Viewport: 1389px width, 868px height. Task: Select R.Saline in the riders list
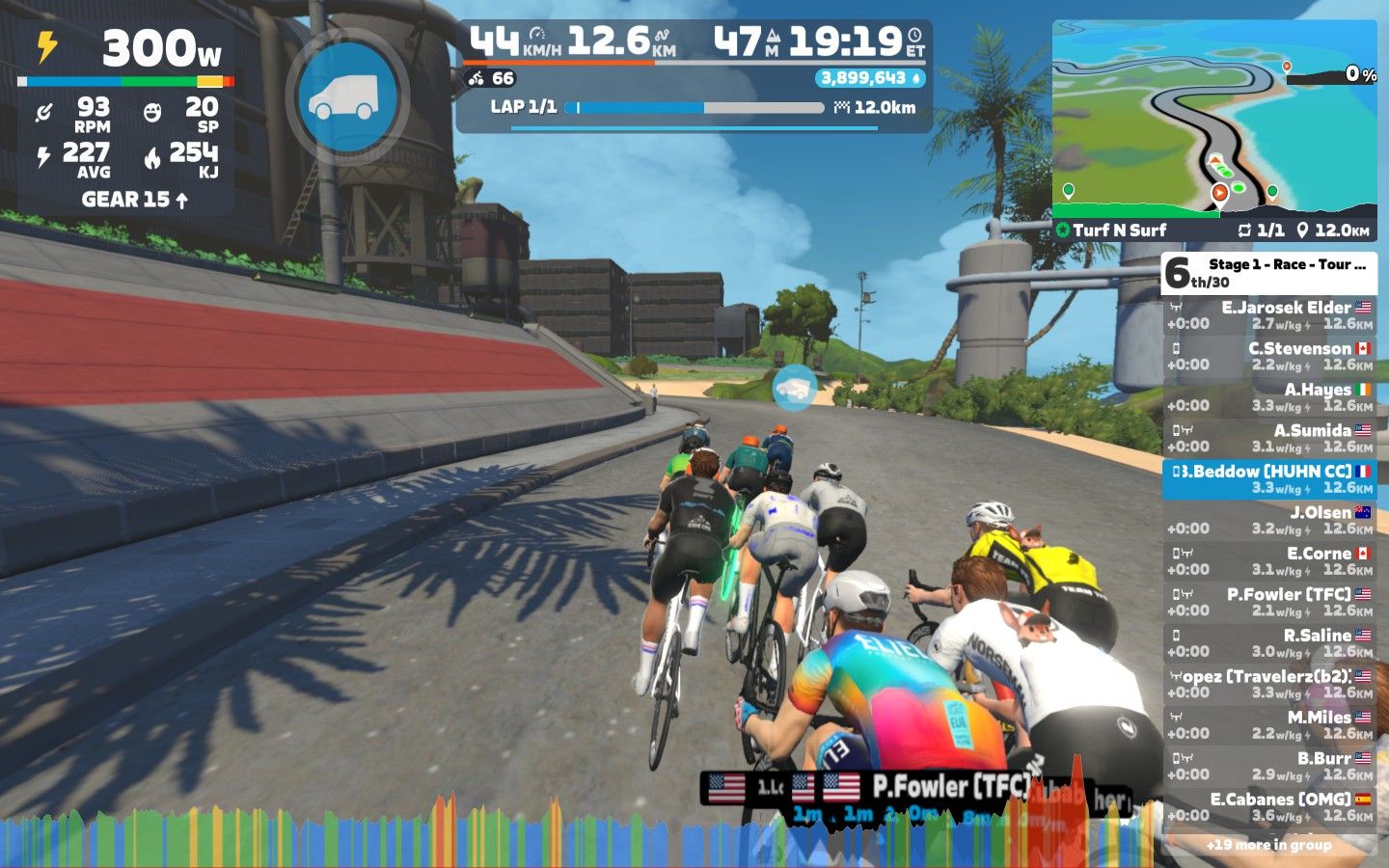1268,643
